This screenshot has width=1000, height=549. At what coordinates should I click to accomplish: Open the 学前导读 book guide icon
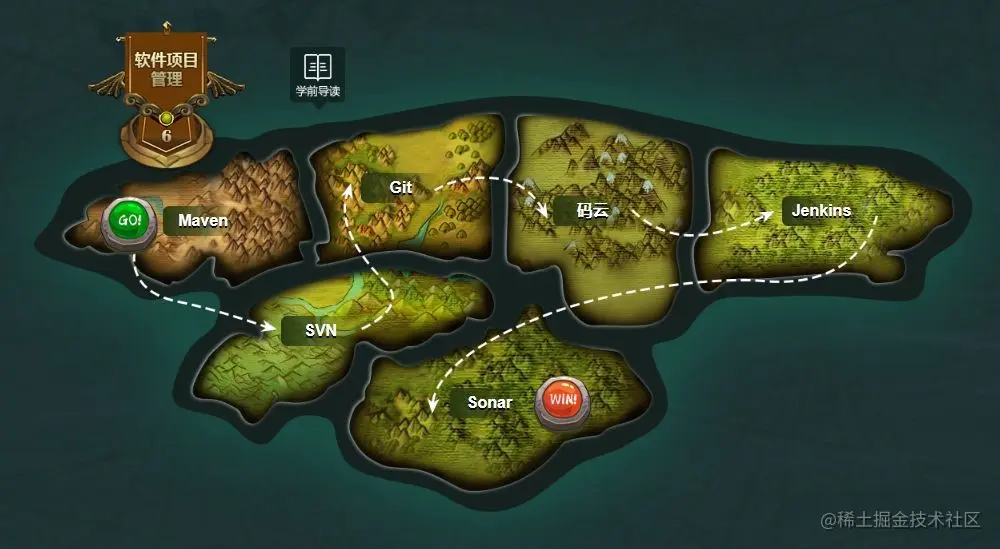pyautogui.click(x=318, y=74)
